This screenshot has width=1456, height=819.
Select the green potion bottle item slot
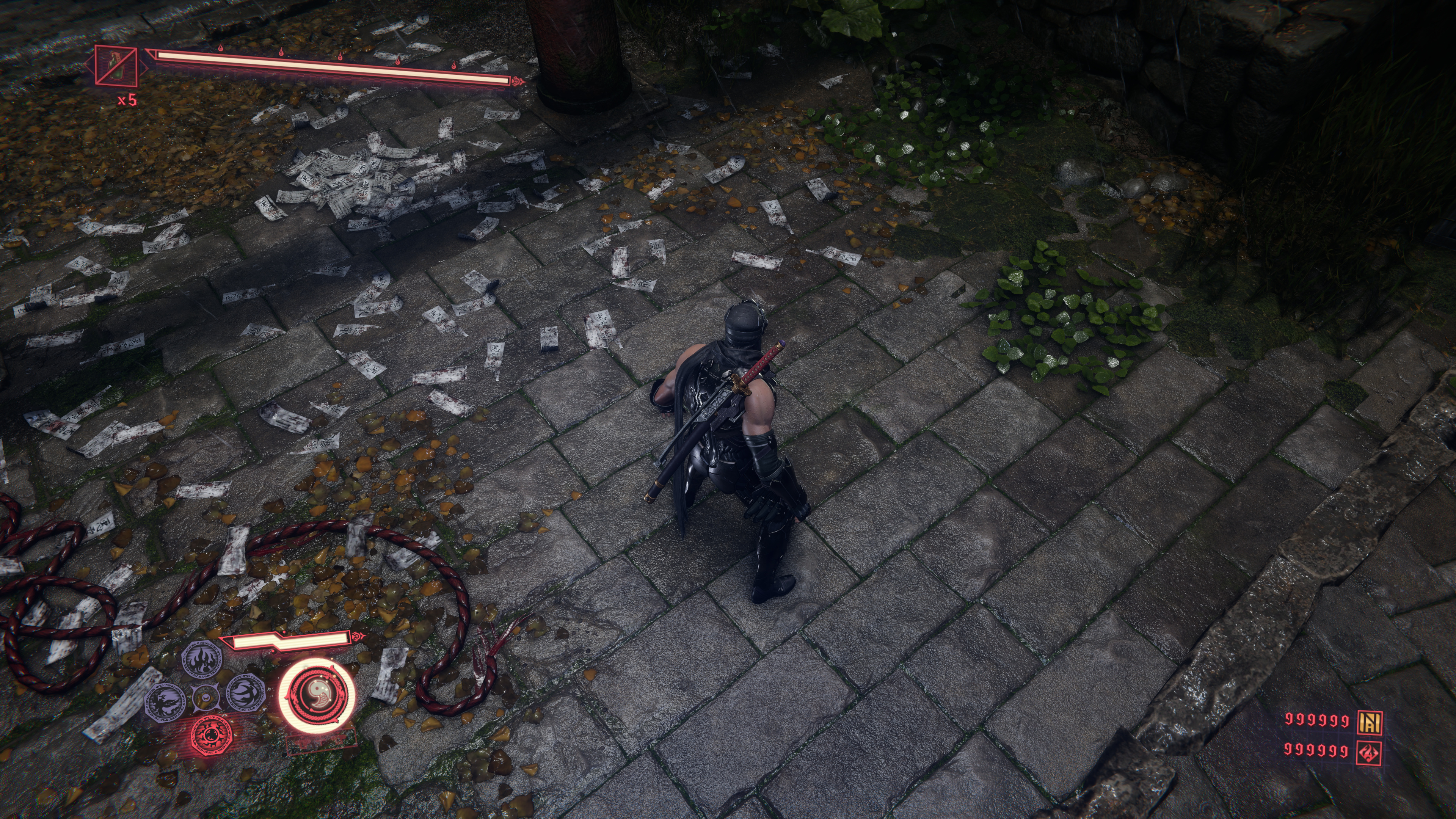coord(116,66)
